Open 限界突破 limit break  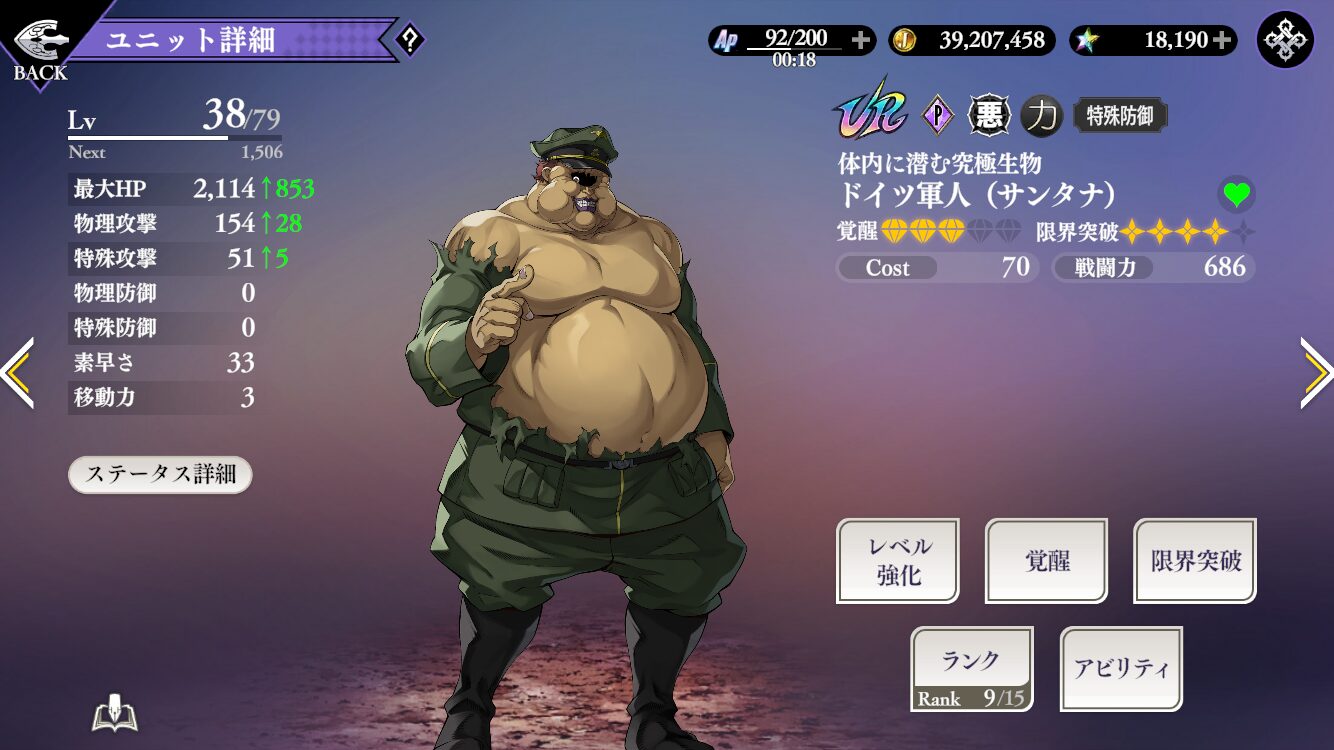tap(1195, 560)
